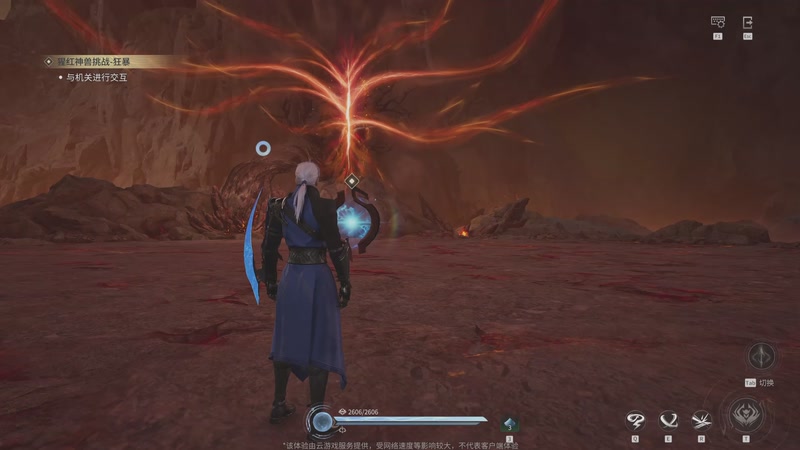Open the keyboard settings icon
This screenshot has width=800, height=450.
point(717,22)
